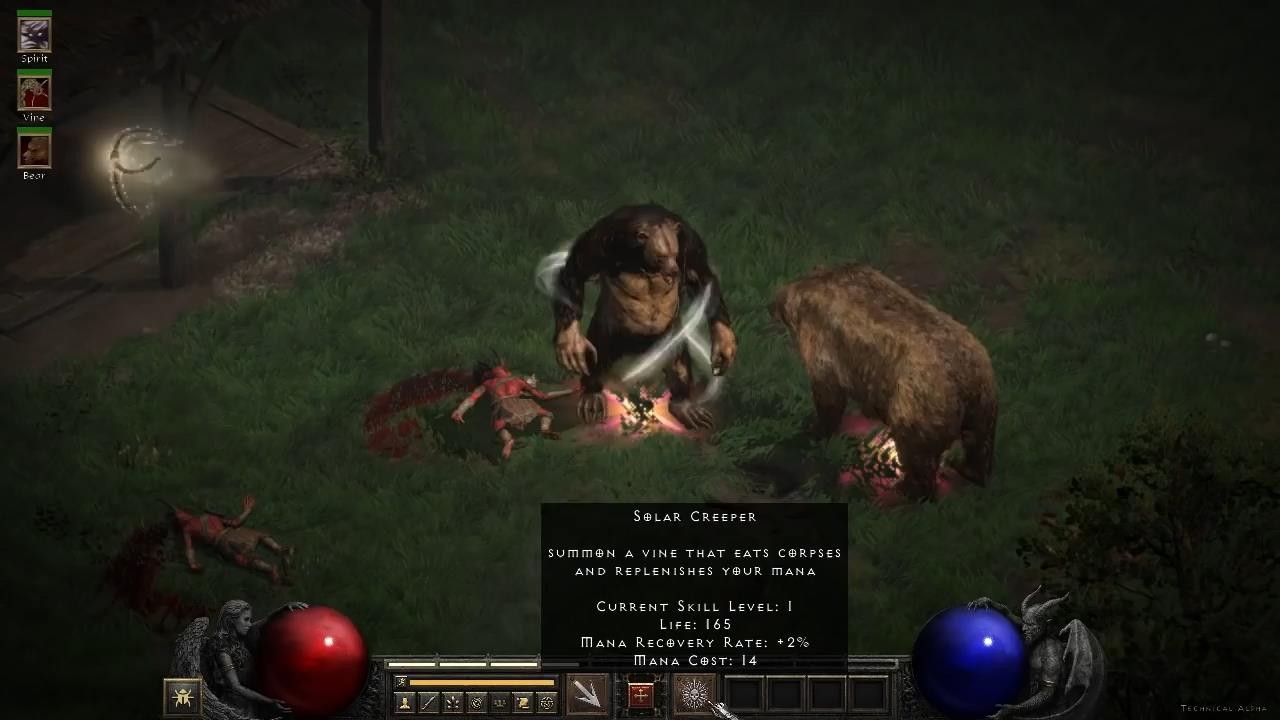Select the Bear summon portrait

[34, 151]
